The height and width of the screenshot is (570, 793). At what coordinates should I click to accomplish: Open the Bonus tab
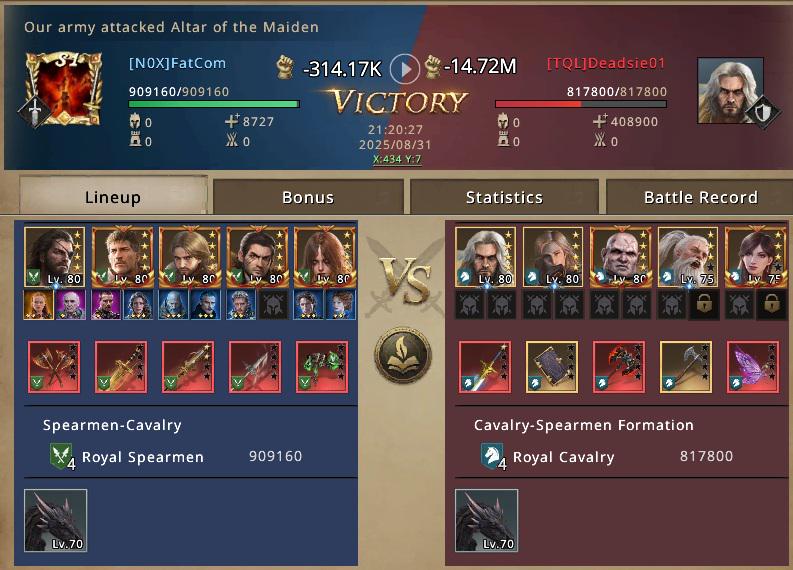coord(308,197)
